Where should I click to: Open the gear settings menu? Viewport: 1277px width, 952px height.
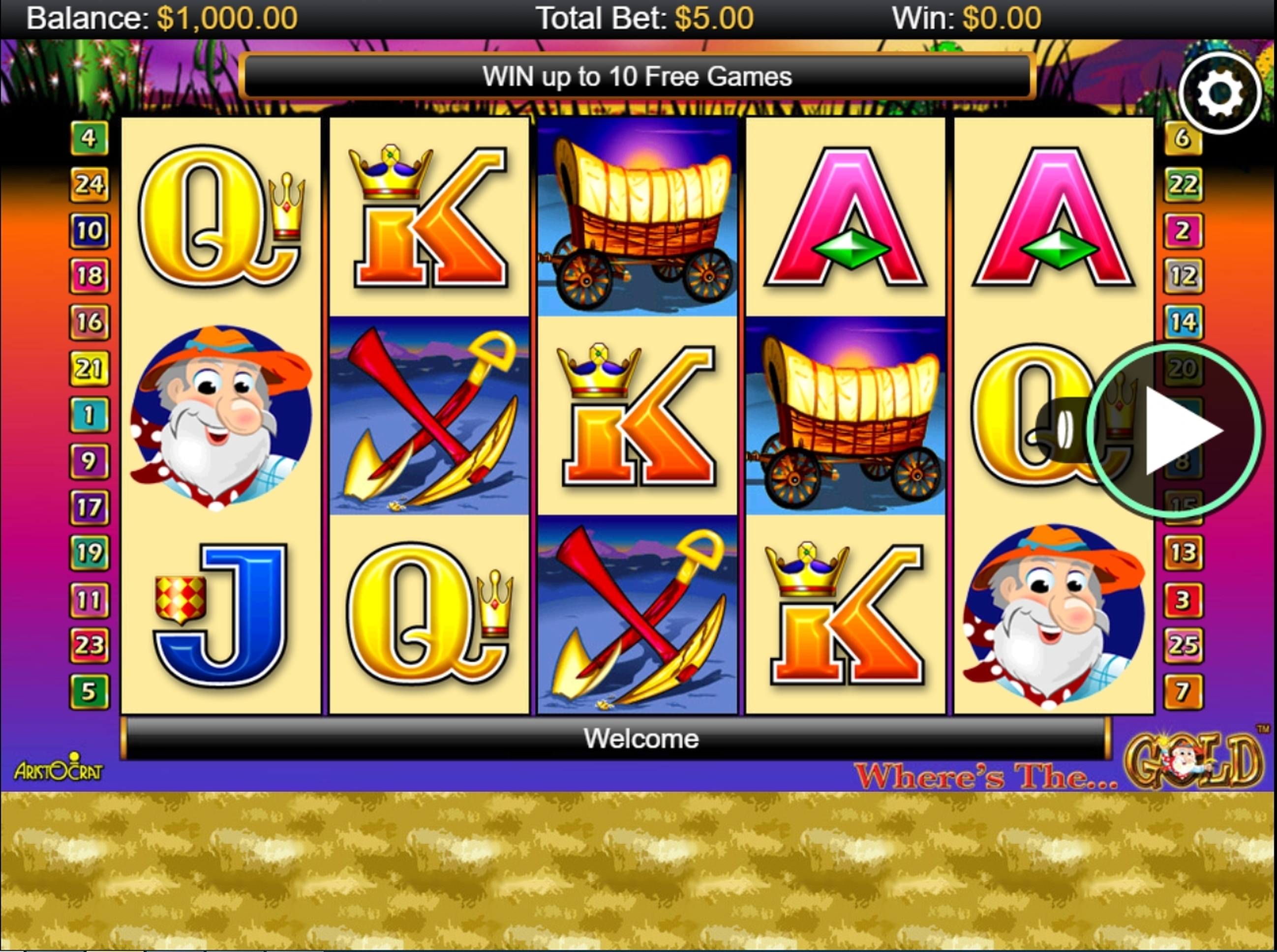click(x=1219, y=93)
